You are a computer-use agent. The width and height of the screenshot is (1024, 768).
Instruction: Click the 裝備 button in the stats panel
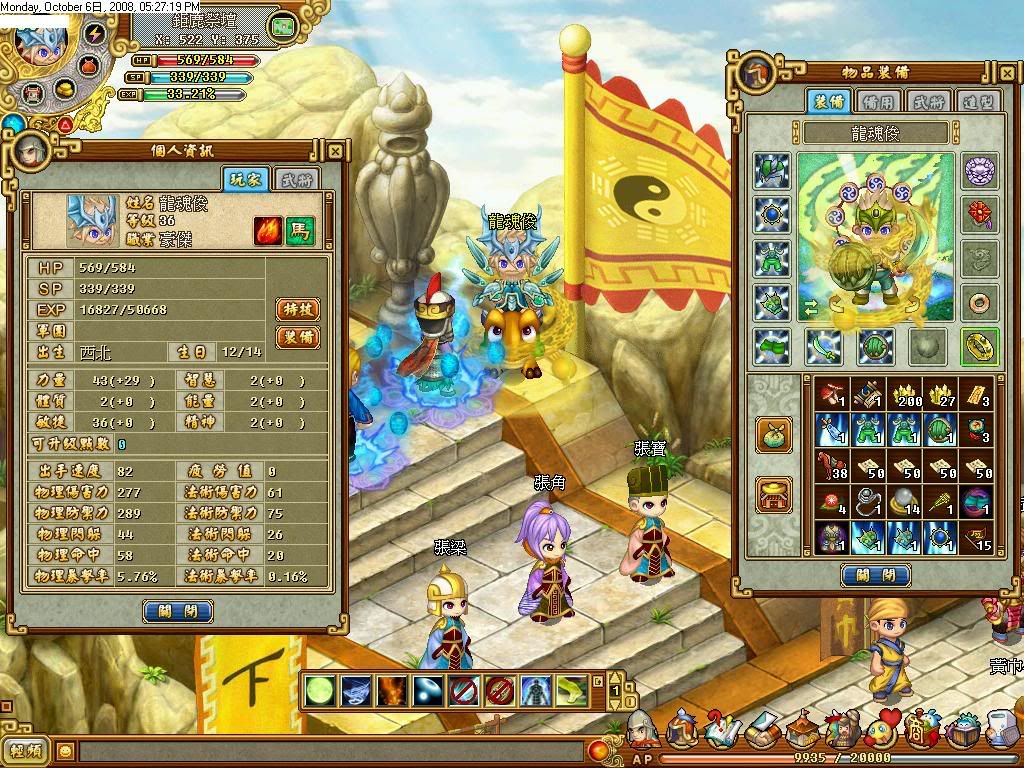(297, 337)
